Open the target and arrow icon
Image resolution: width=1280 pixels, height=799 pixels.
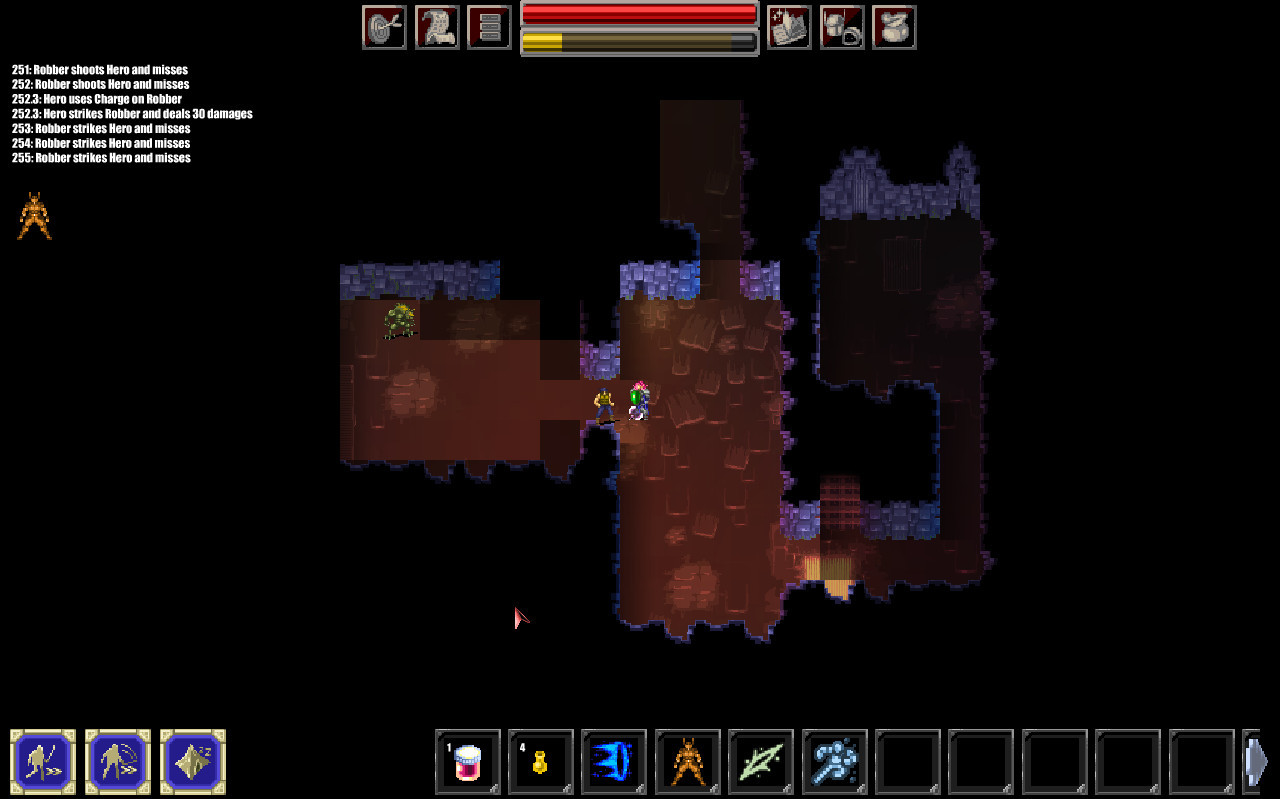point(384,27)
